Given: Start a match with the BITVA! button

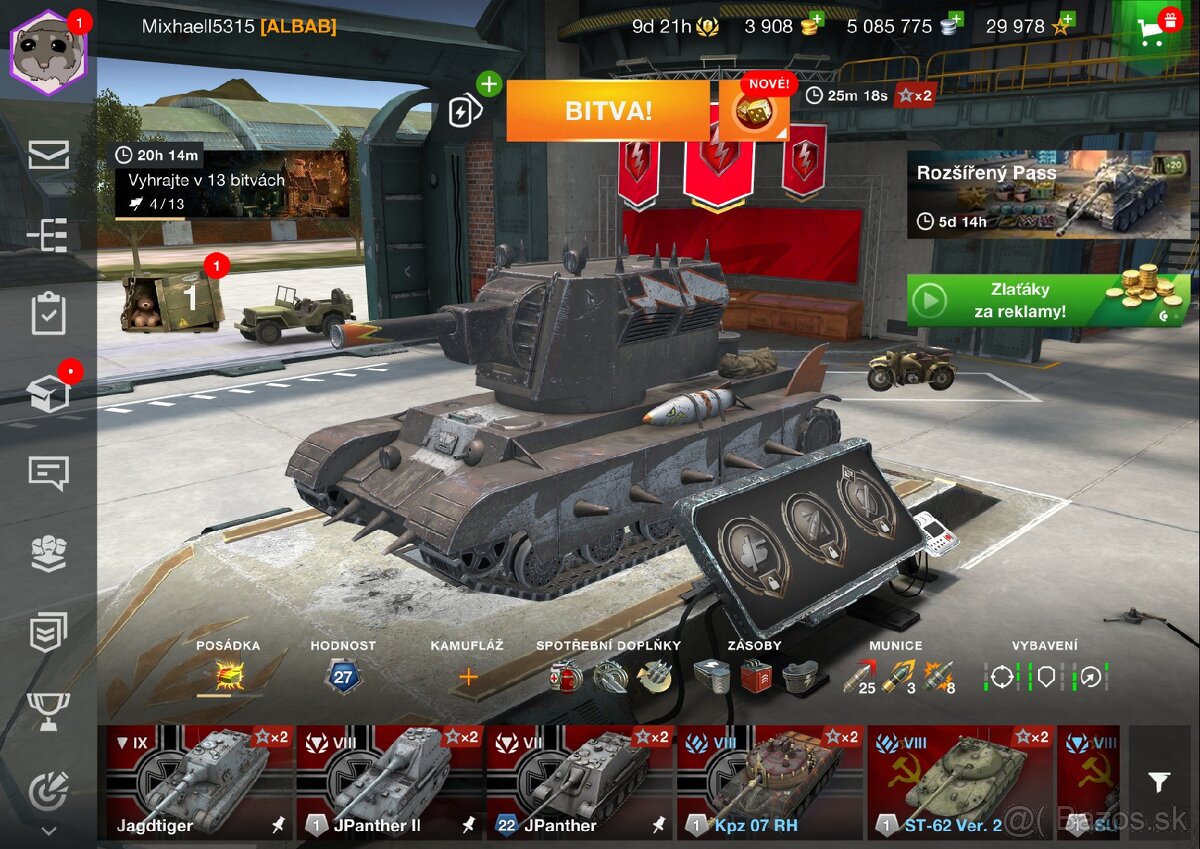Looking at the screenshot, I should 607,111.
